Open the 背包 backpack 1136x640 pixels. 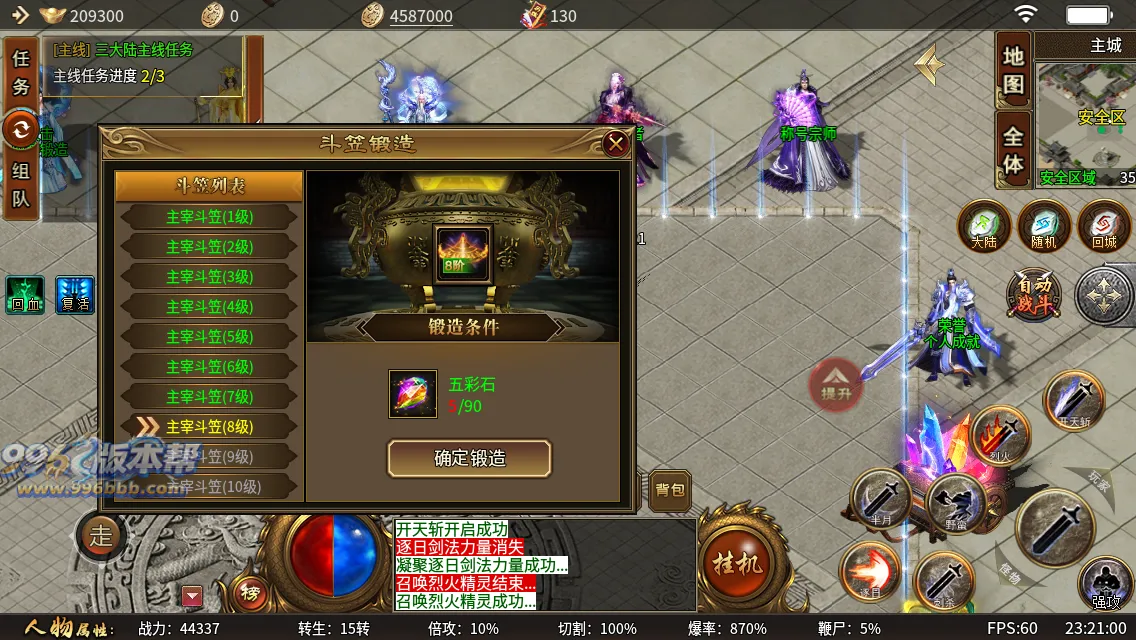tap(670, 490)
